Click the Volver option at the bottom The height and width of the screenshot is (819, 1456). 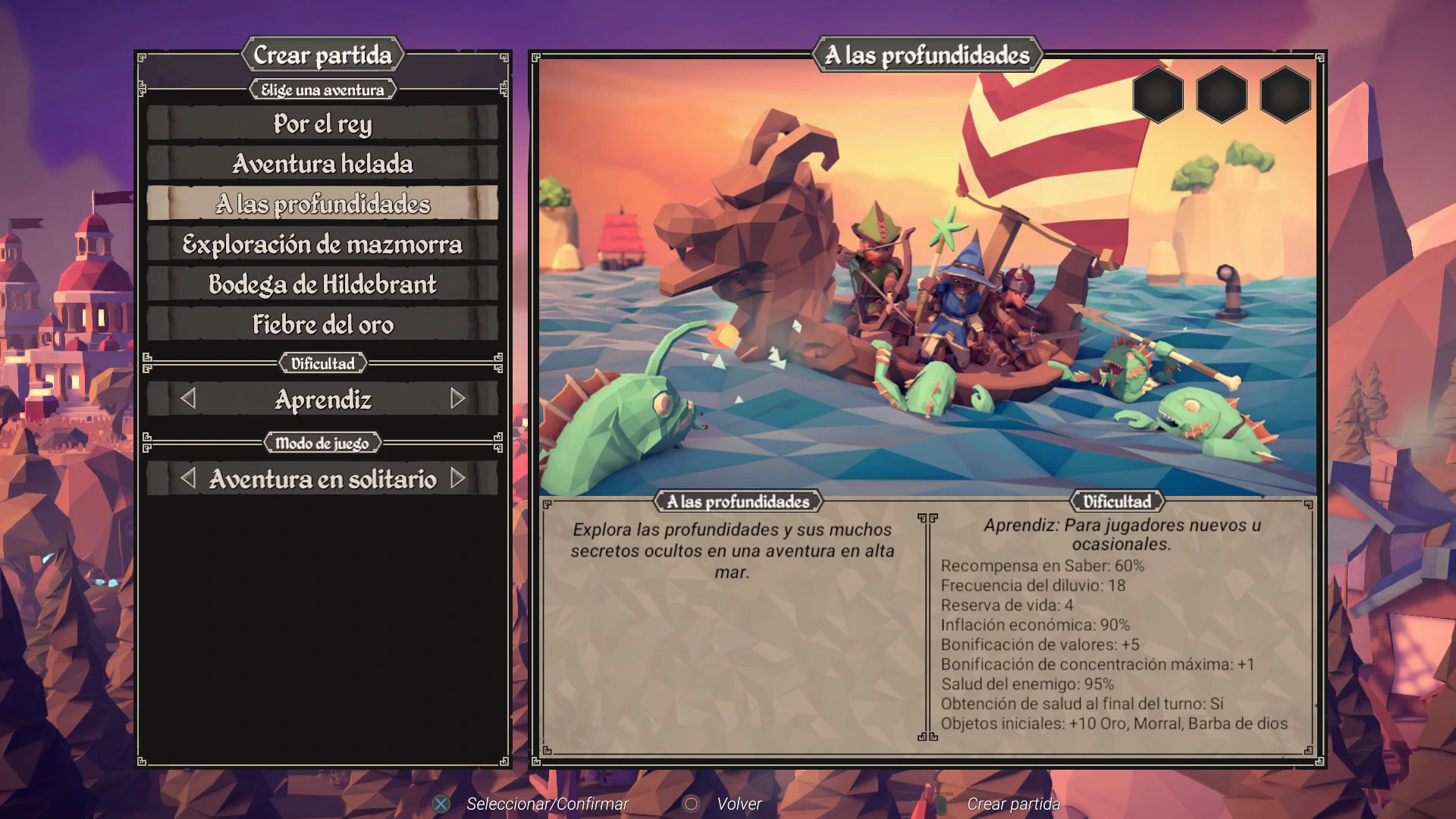[x=738, y=804]
